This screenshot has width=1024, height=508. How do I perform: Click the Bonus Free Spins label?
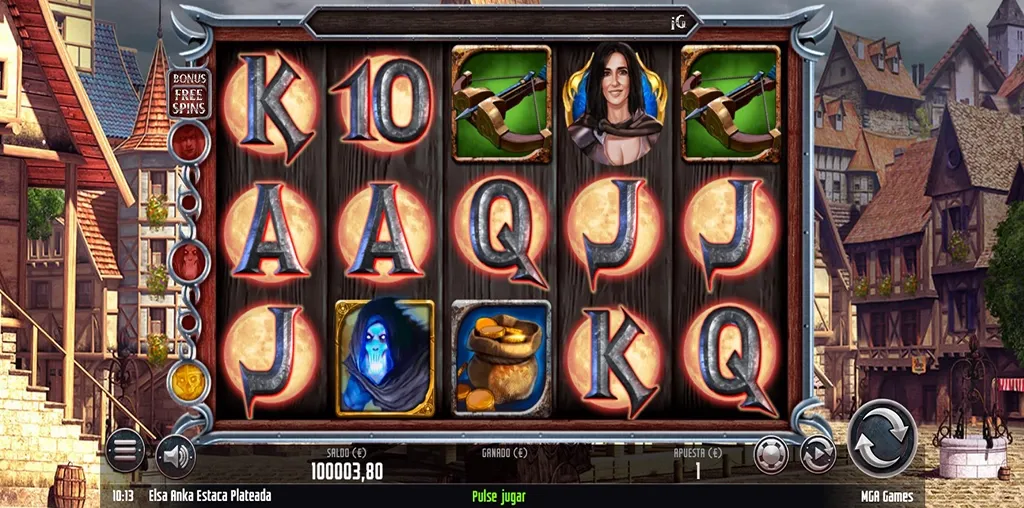point(187,93)
